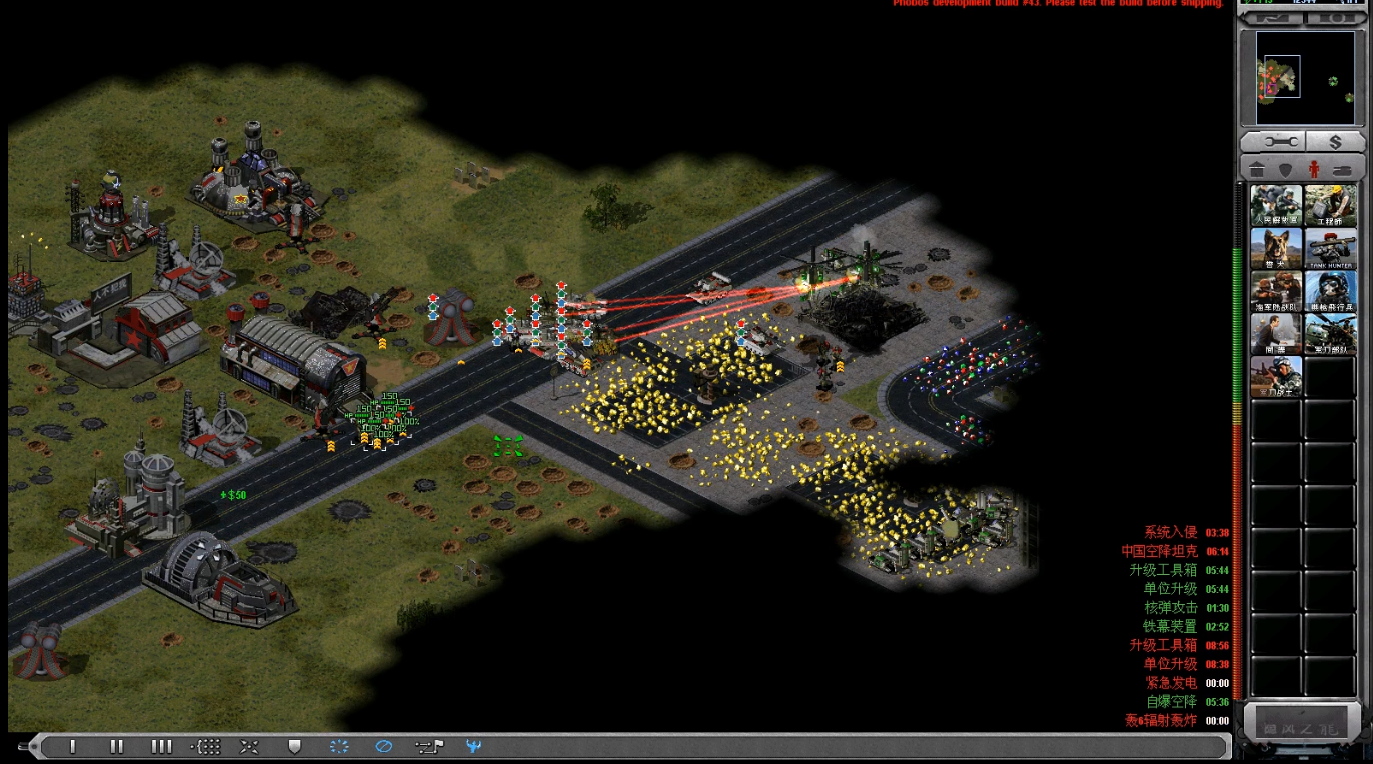Build the helmeted pilot infantry unit
Image resolution: width=1373 pixels, height=764 pixels.
point(1330,291)
